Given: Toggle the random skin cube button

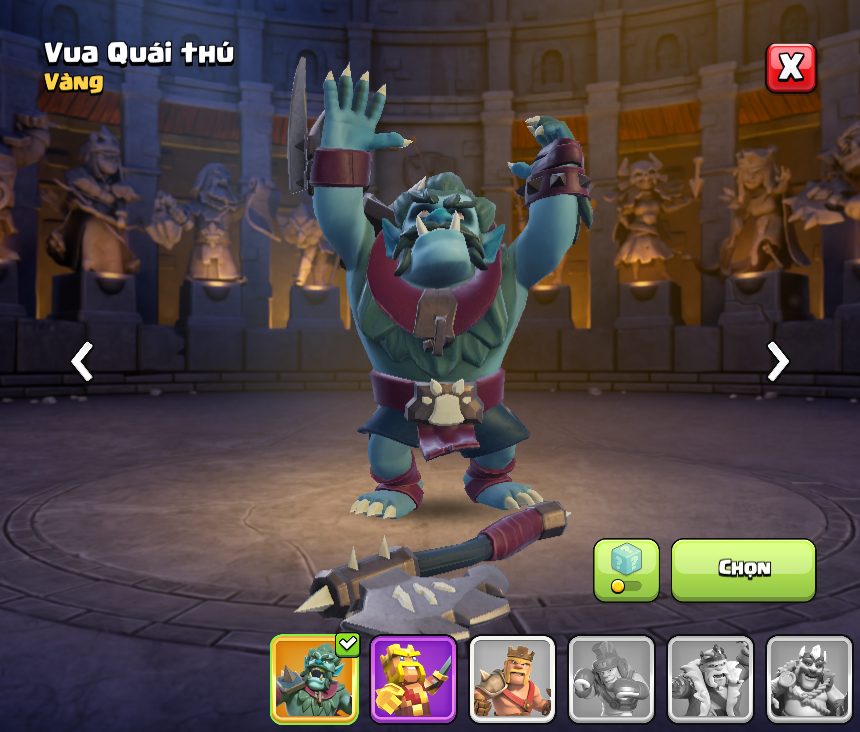Looking at the screenshot, I should [x=626, y=569].
